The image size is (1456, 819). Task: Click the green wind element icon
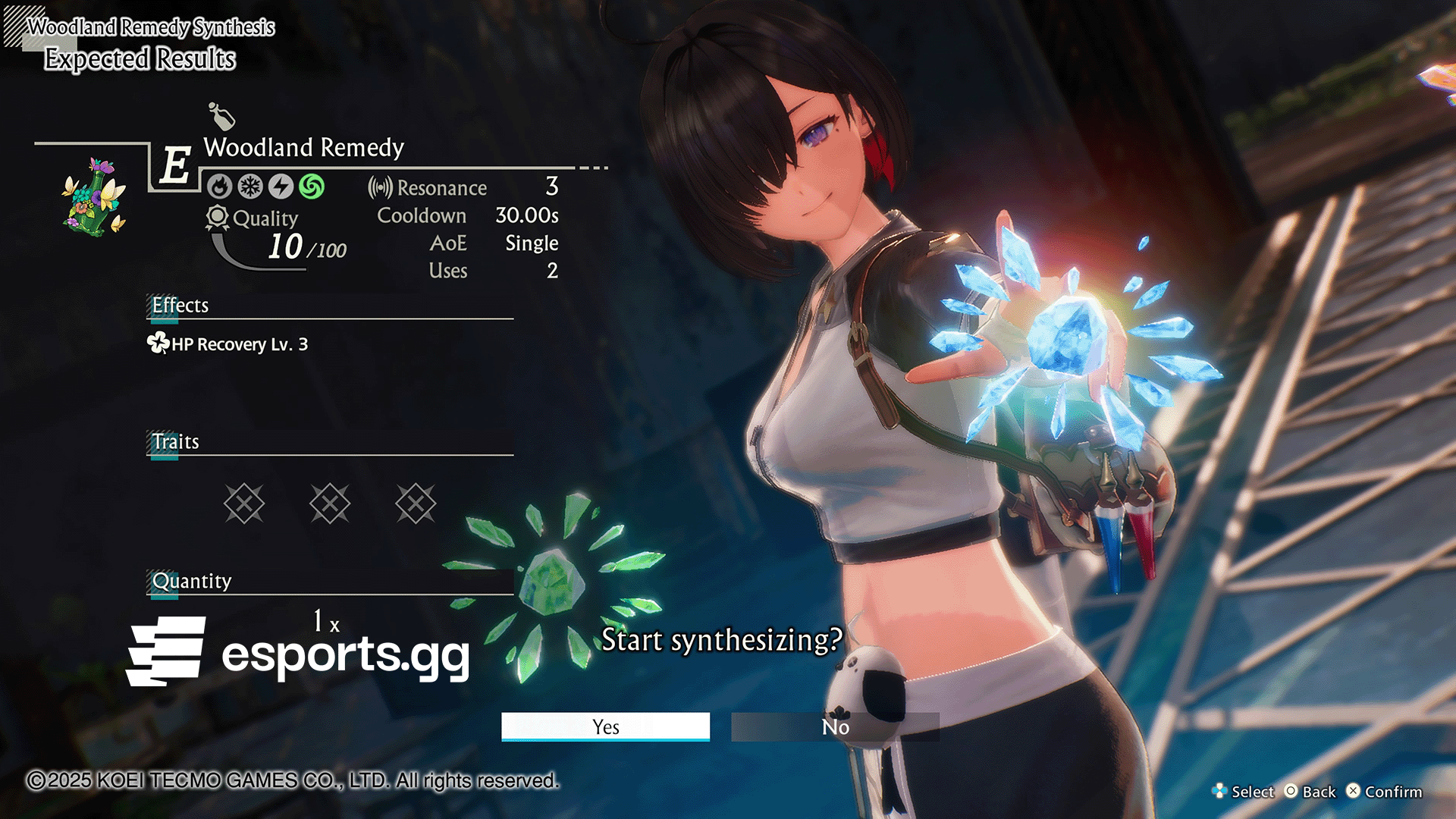click(312, 187)
